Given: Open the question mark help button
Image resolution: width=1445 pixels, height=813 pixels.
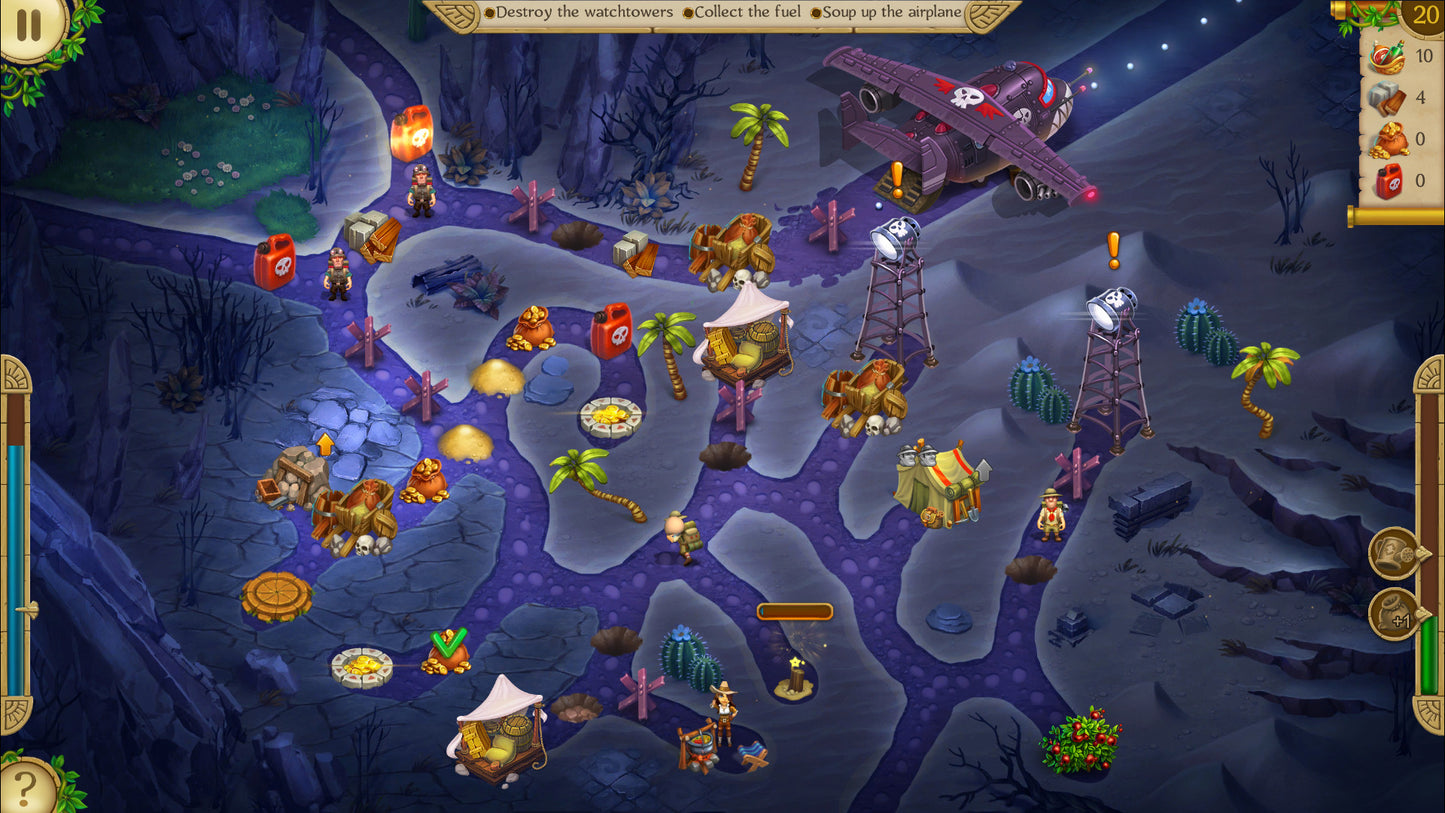Looking at the screenshot, I should pyautogui.click(x=25, y=787).
